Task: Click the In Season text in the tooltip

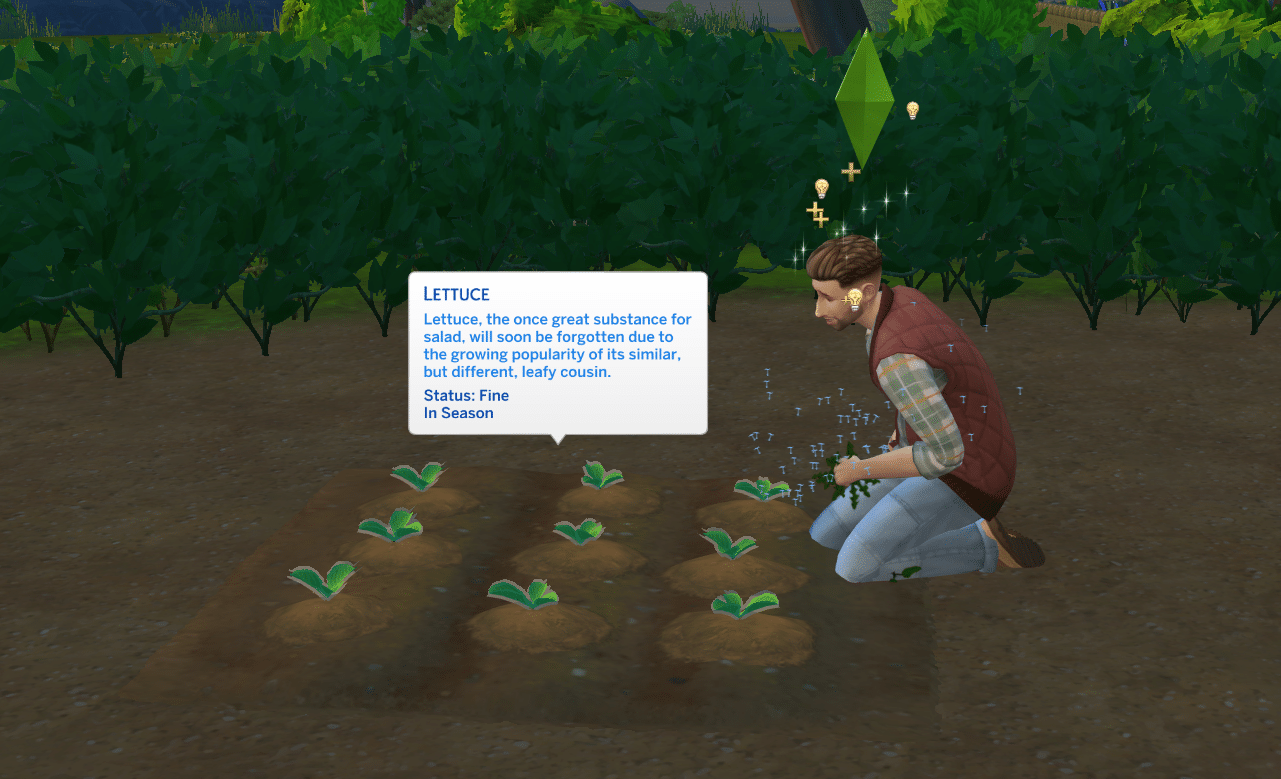Action: pyautogui.click(x=459, y=412)
